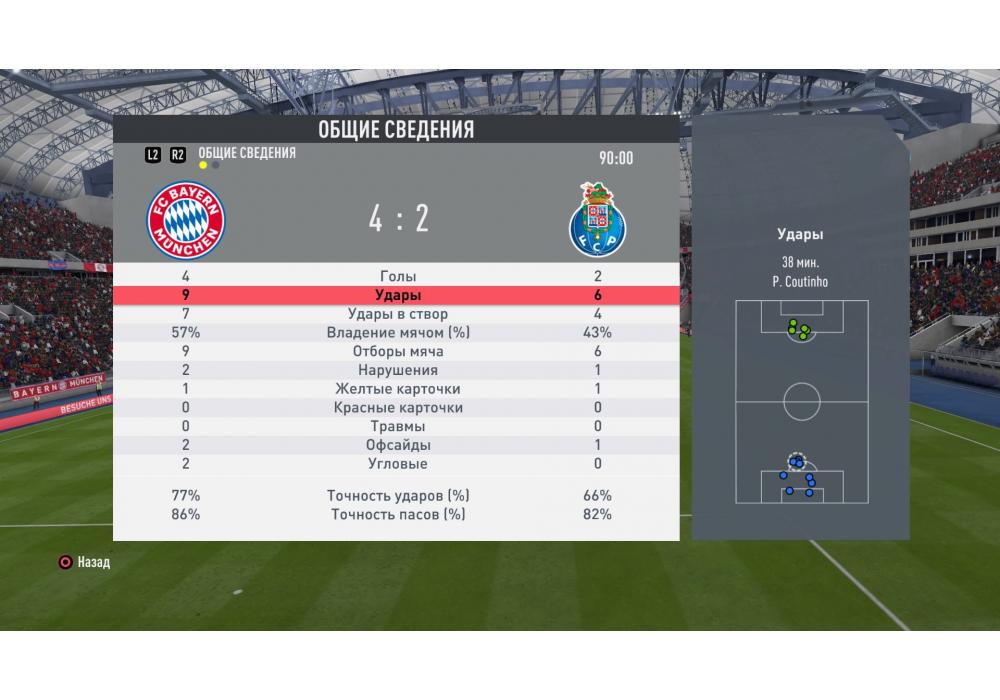
Task: Select the Владение мячом (%) row
Action: click(x=398, y=333)
